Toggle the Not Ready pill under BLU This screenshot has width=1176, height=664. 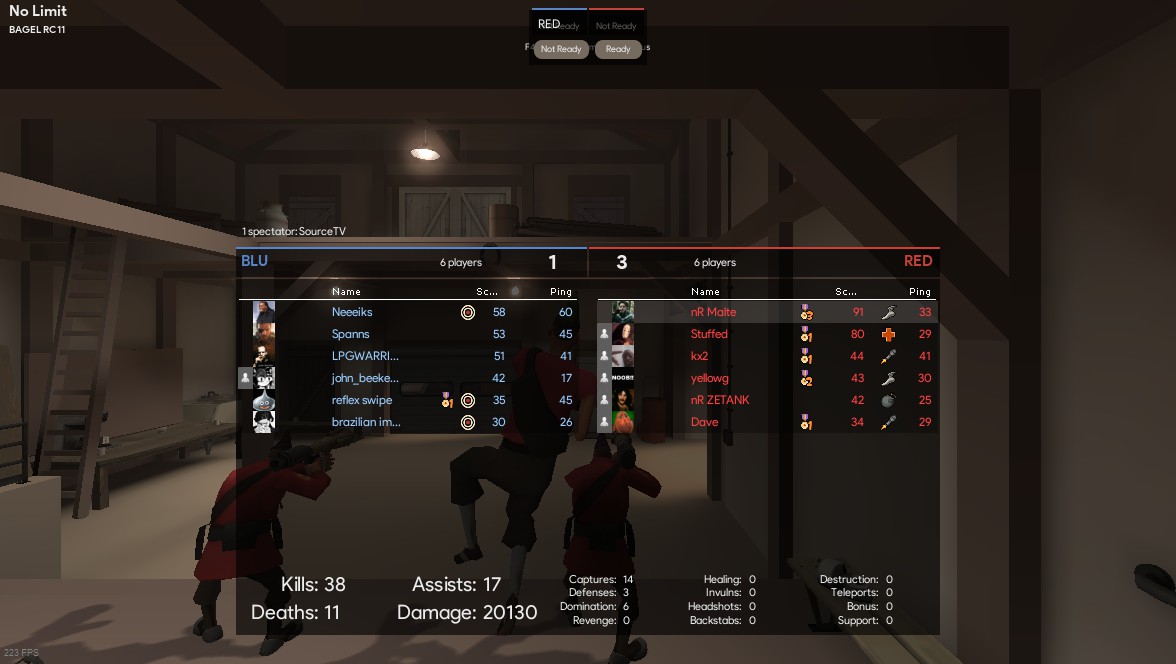click(x=560, y=49)
